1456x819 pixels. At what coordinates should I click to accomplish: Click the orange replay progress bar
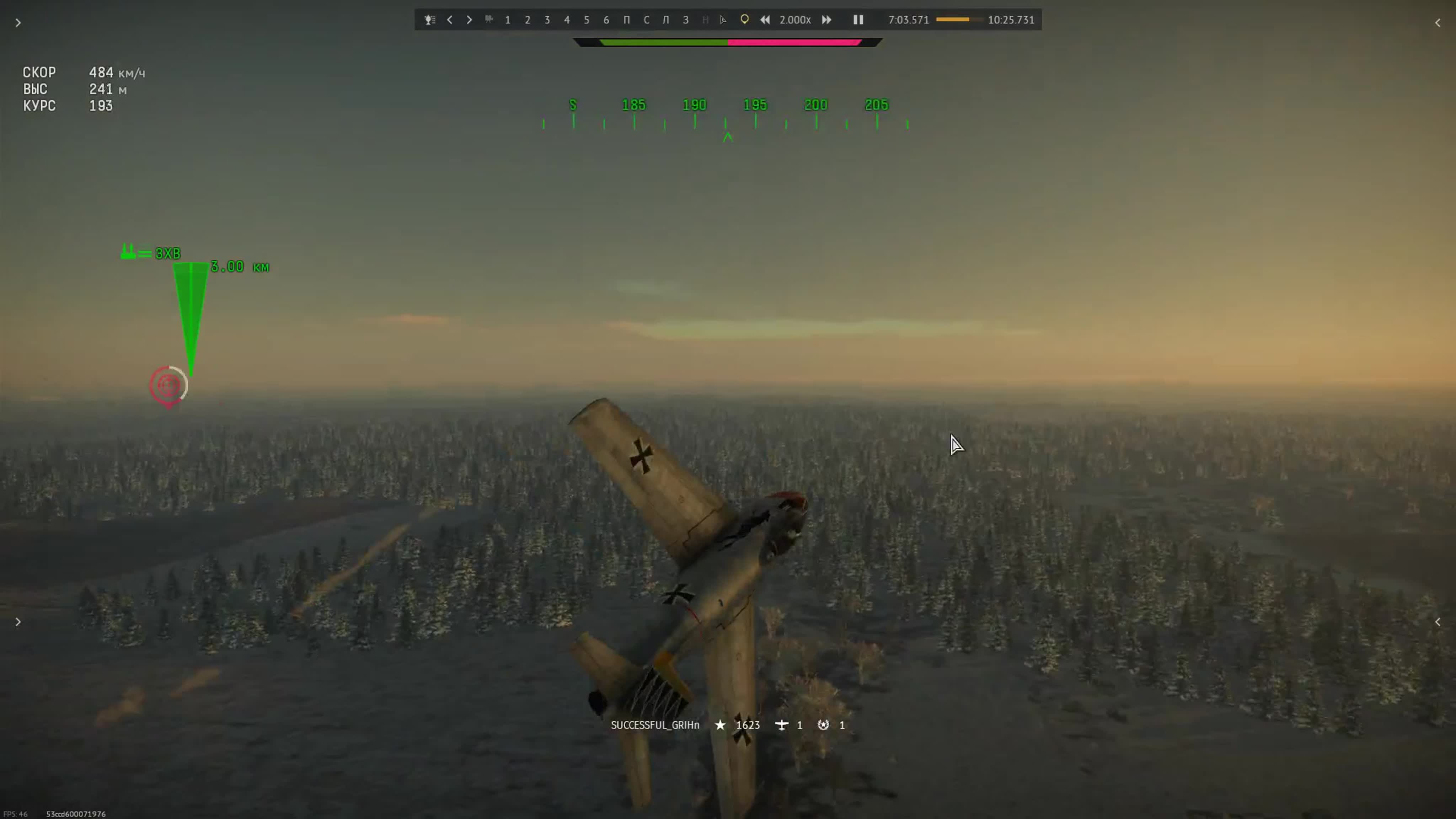coord(958,20)
